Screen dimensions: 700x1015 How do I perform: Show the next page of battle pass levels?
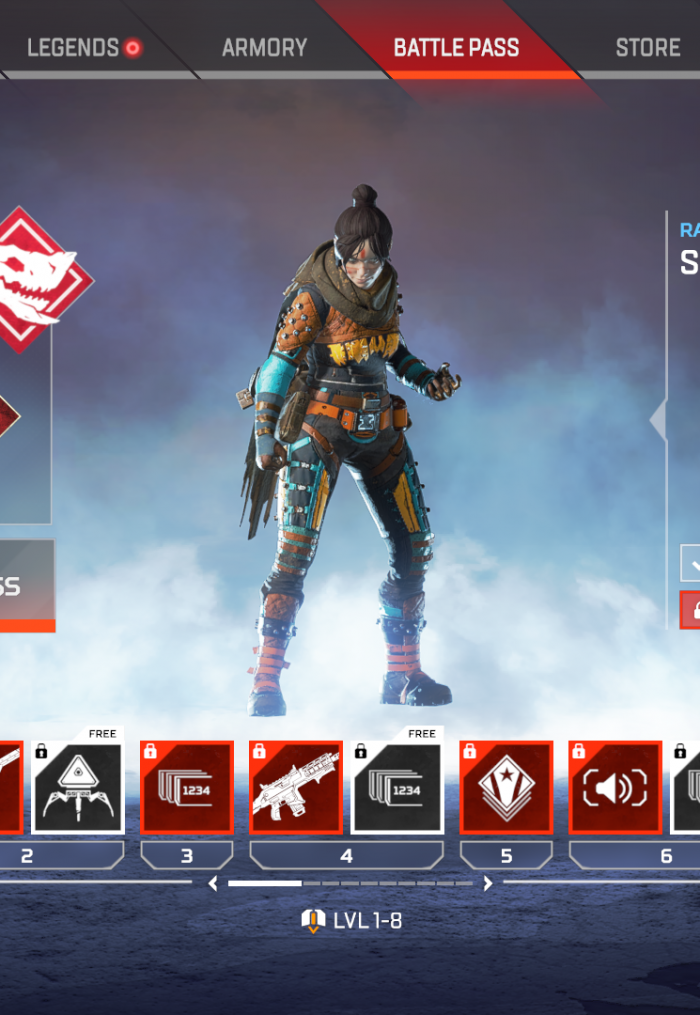tap(488, 883)
